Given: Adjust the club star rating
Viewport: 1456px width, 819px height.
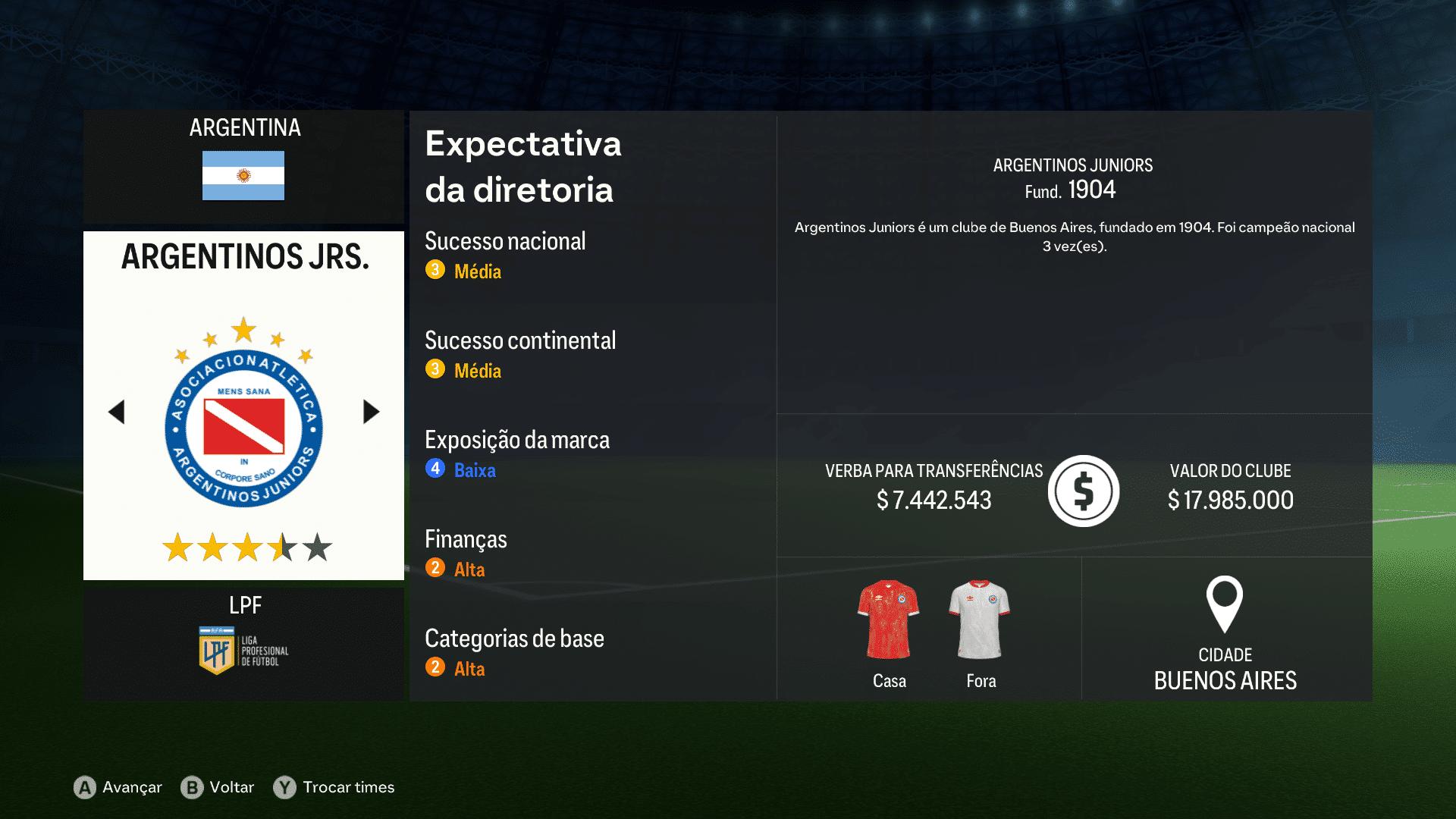Looking at the screenshot, I should [243, 544].
